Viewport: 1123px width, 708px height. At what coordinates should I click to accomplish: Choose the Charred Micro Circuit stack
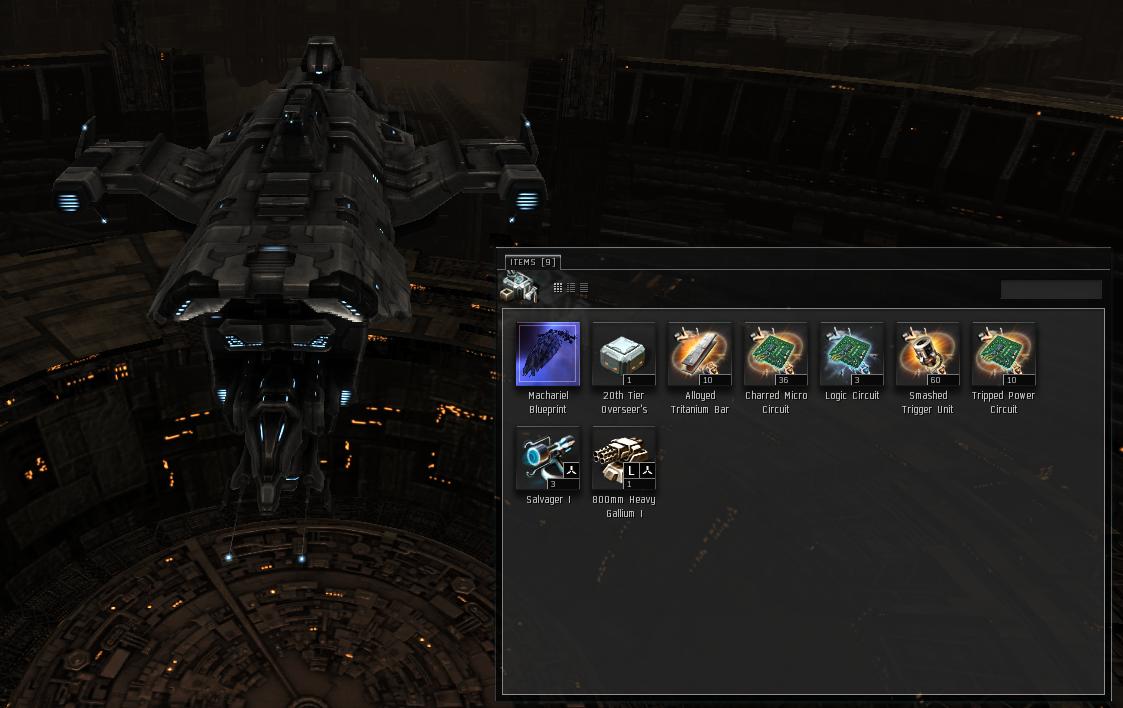[776, 354]
